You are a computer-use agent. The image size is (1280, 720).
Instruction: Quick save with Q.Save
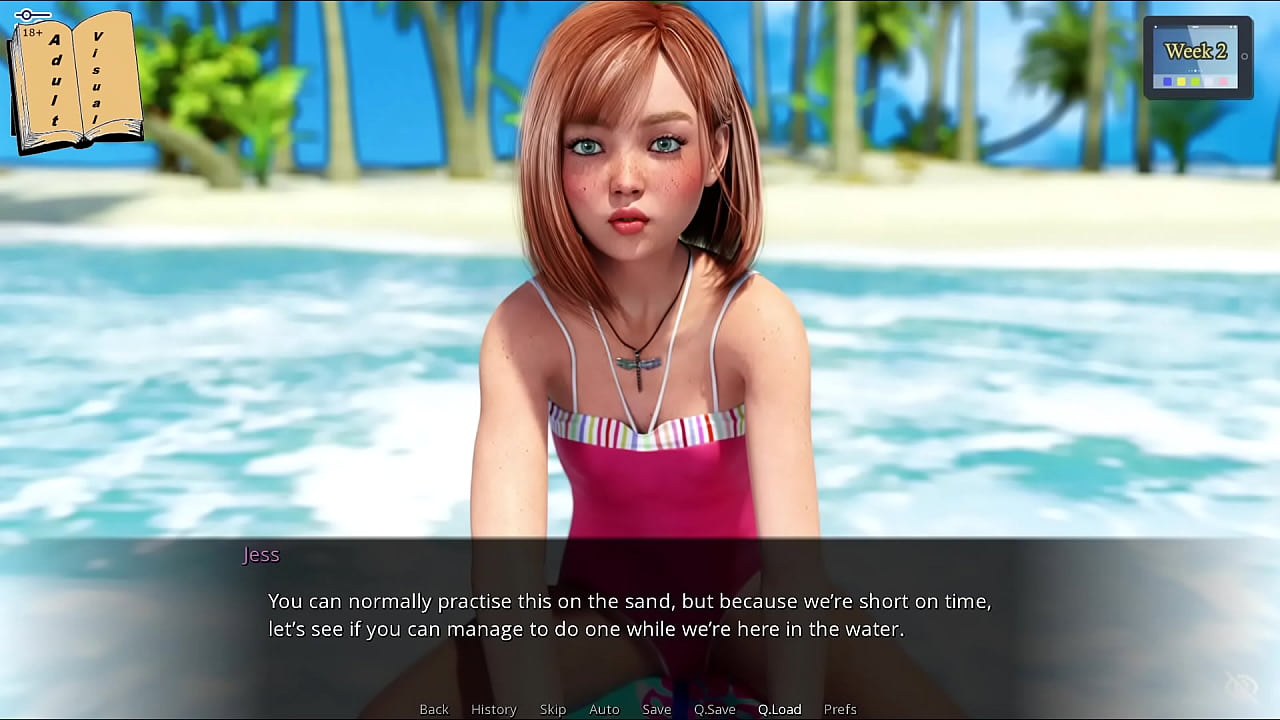point(714,709)
